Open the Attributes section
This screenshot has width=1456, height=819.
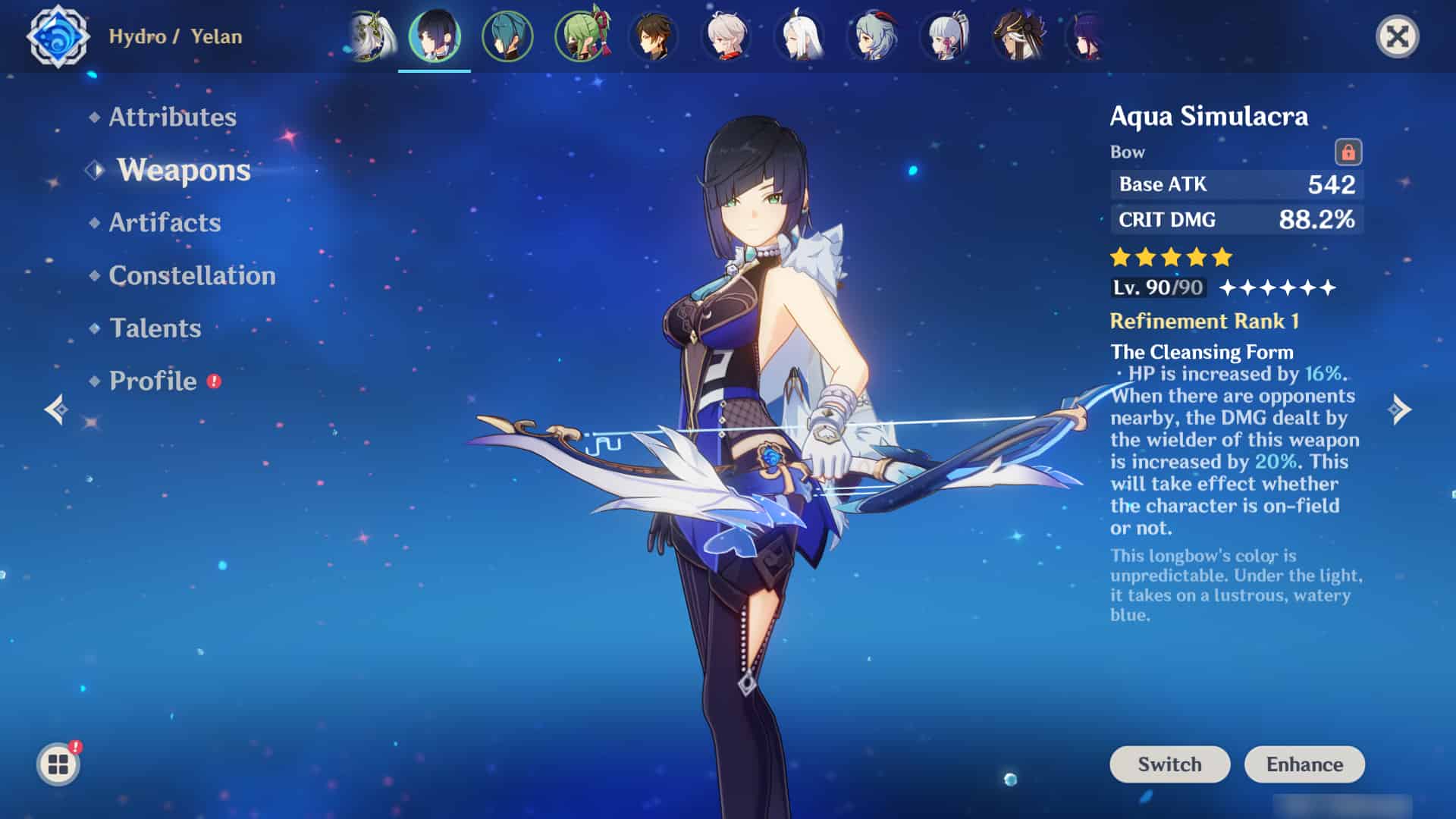[172, 117]
